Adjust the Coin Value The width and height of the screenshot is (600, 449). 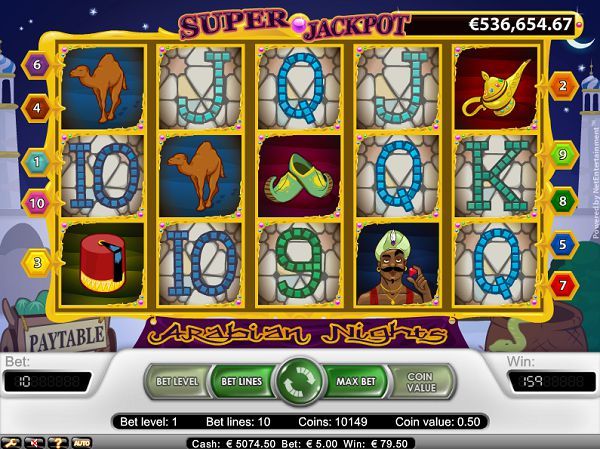[x=420, y=381]
